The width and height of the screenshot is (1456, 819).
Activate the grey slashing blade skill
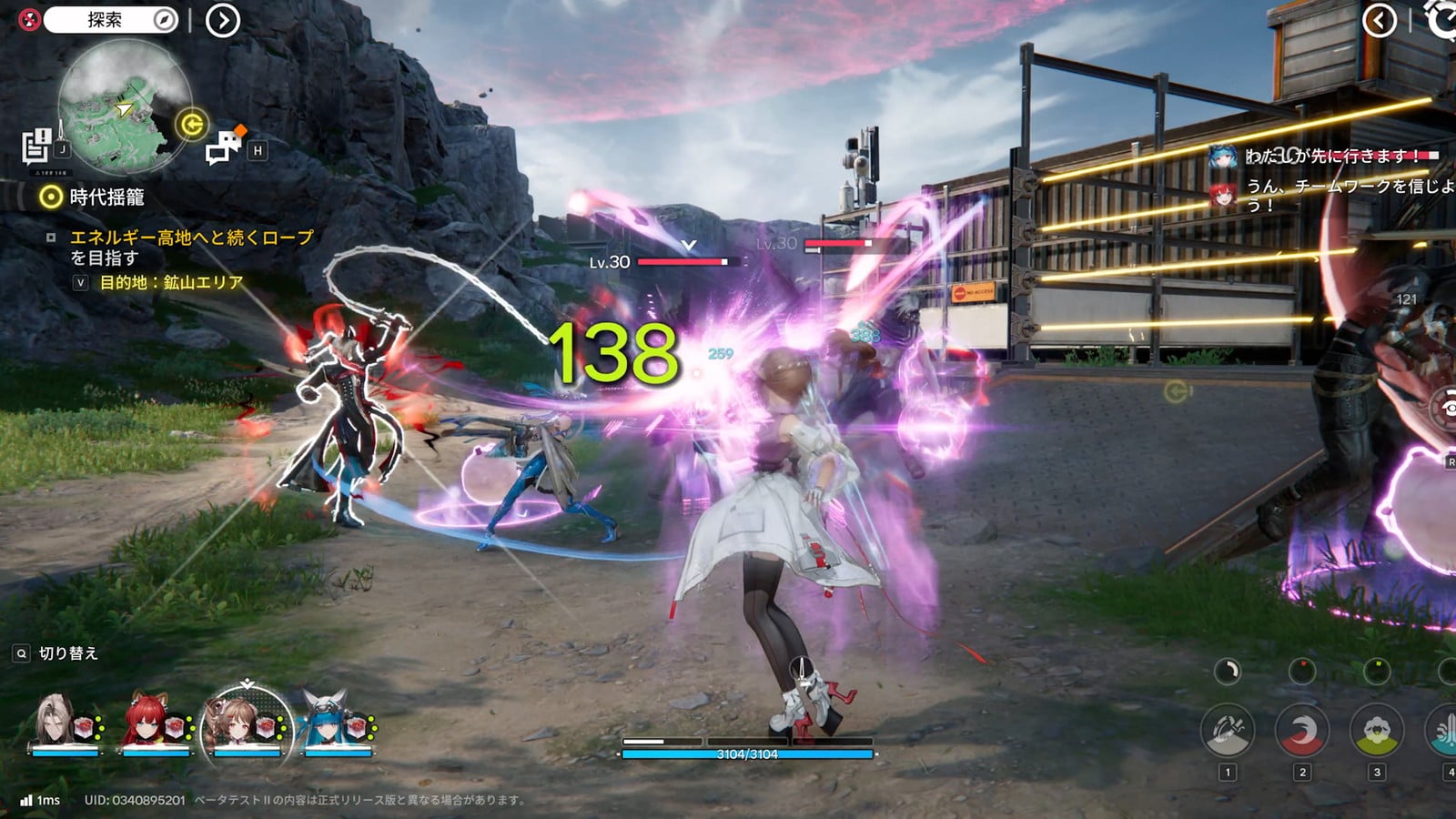coord(1227,731)
